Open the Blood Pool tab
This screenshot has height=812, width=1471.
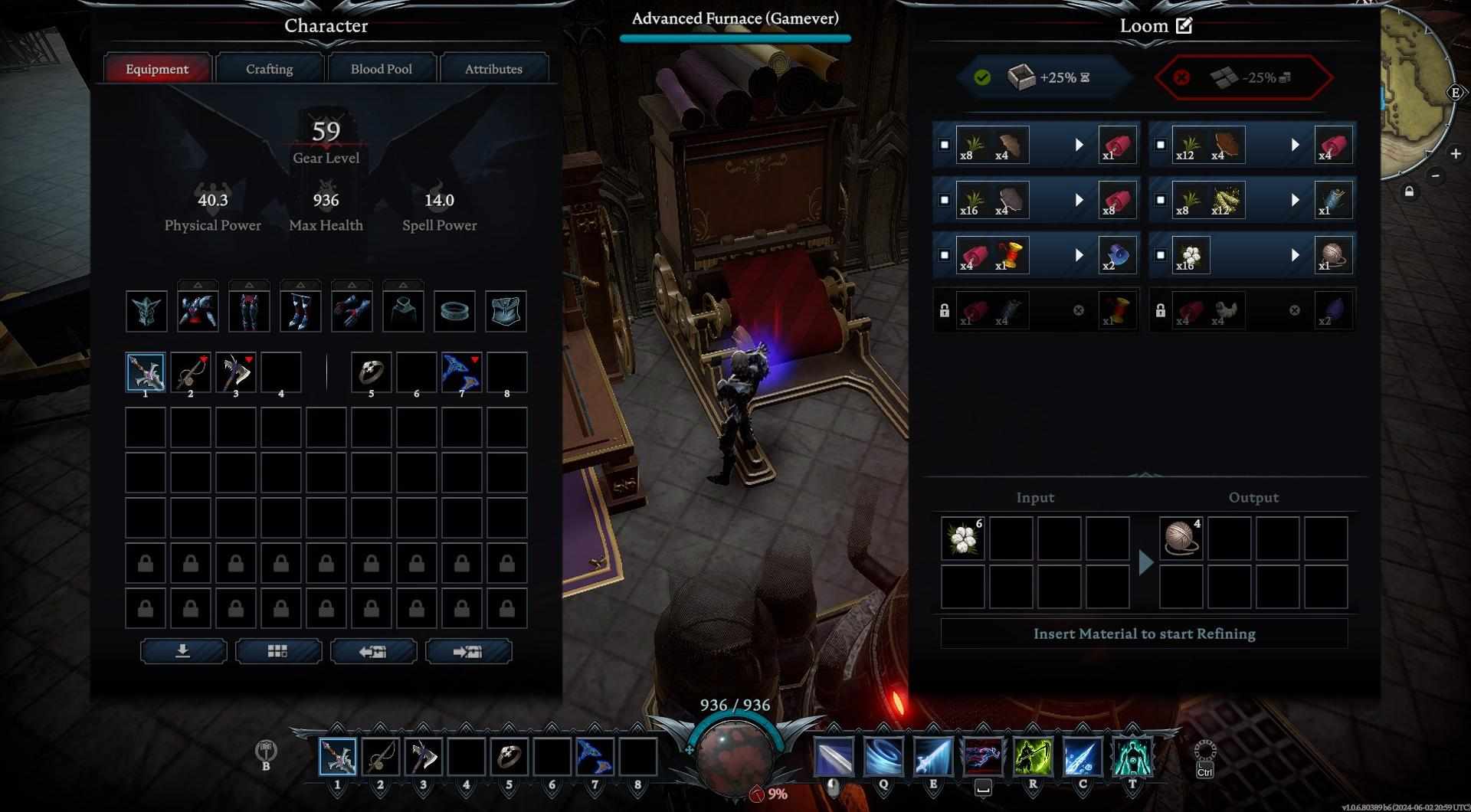click(381, 69)
